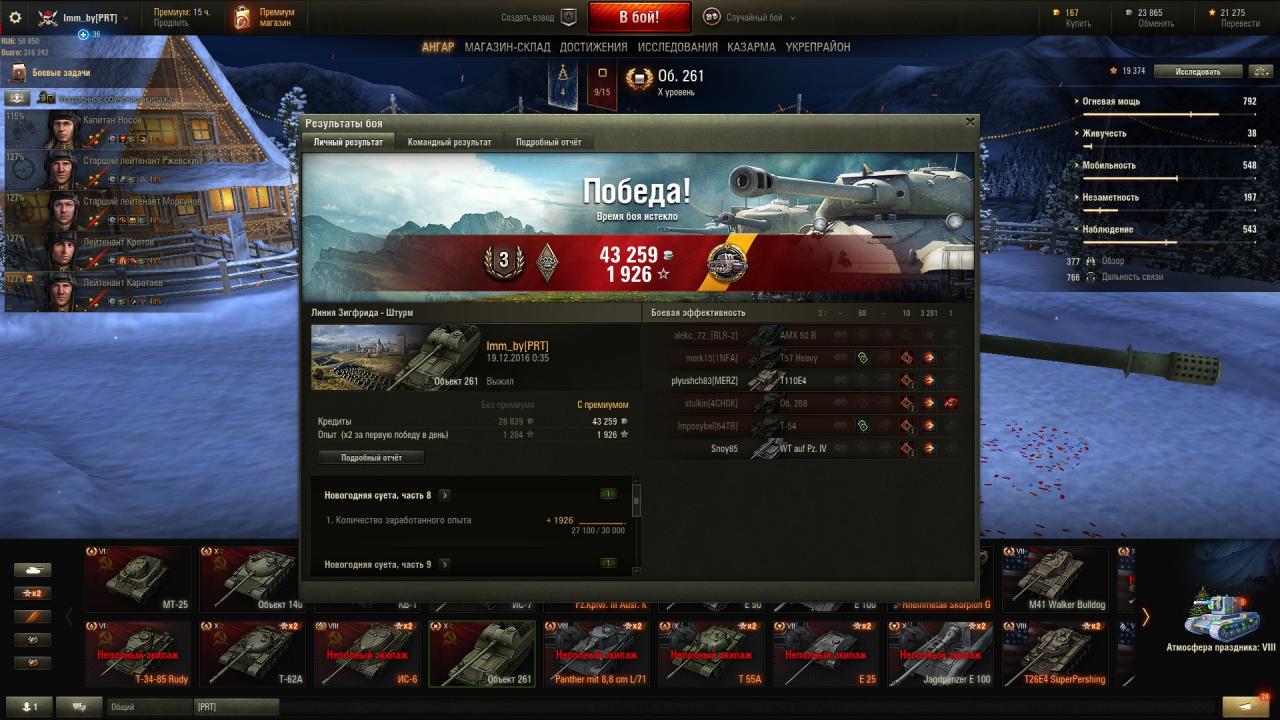The image size is (1280, 720).
Task: Open the Премиум магазин shop
Action: pos(264,17)
